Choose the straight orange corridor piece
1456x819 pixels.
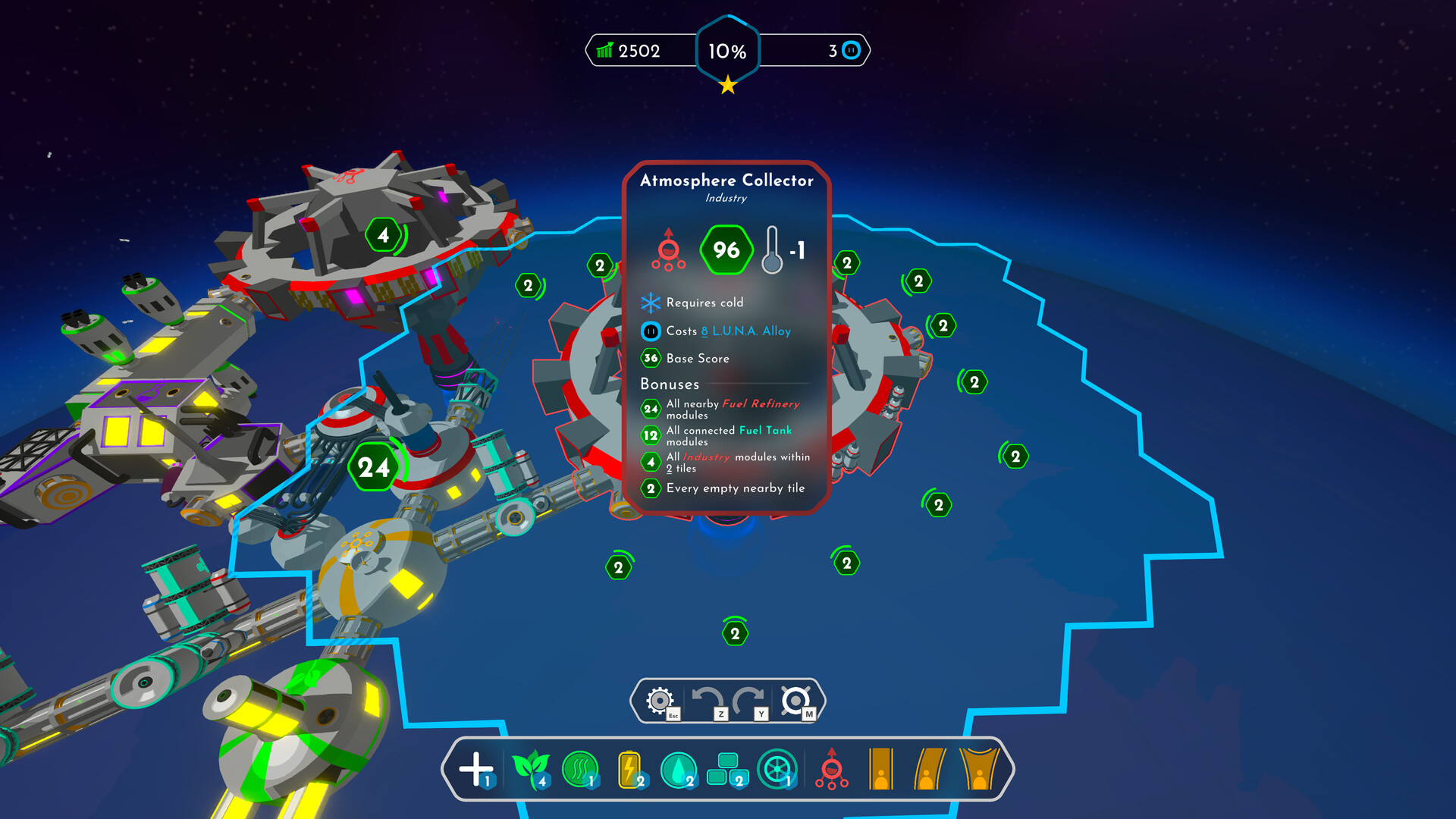(x=880, y=769)
